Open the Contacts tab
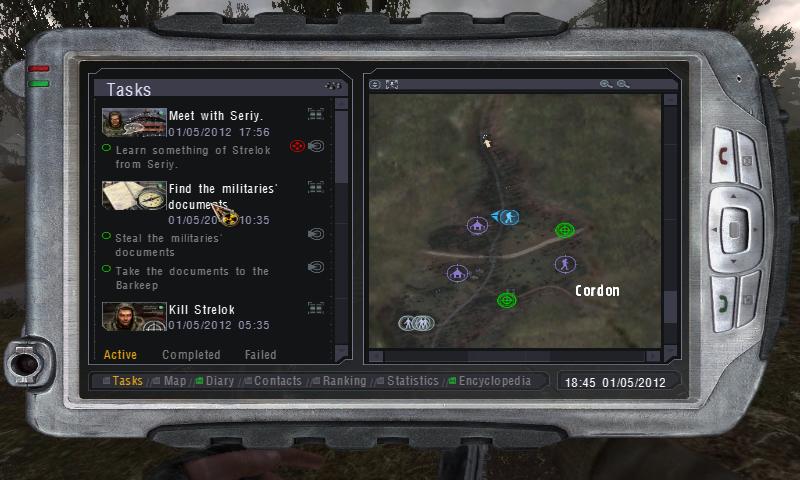Image resolution: width=800 pixels, height=480 pixels. tap(277, 381)
